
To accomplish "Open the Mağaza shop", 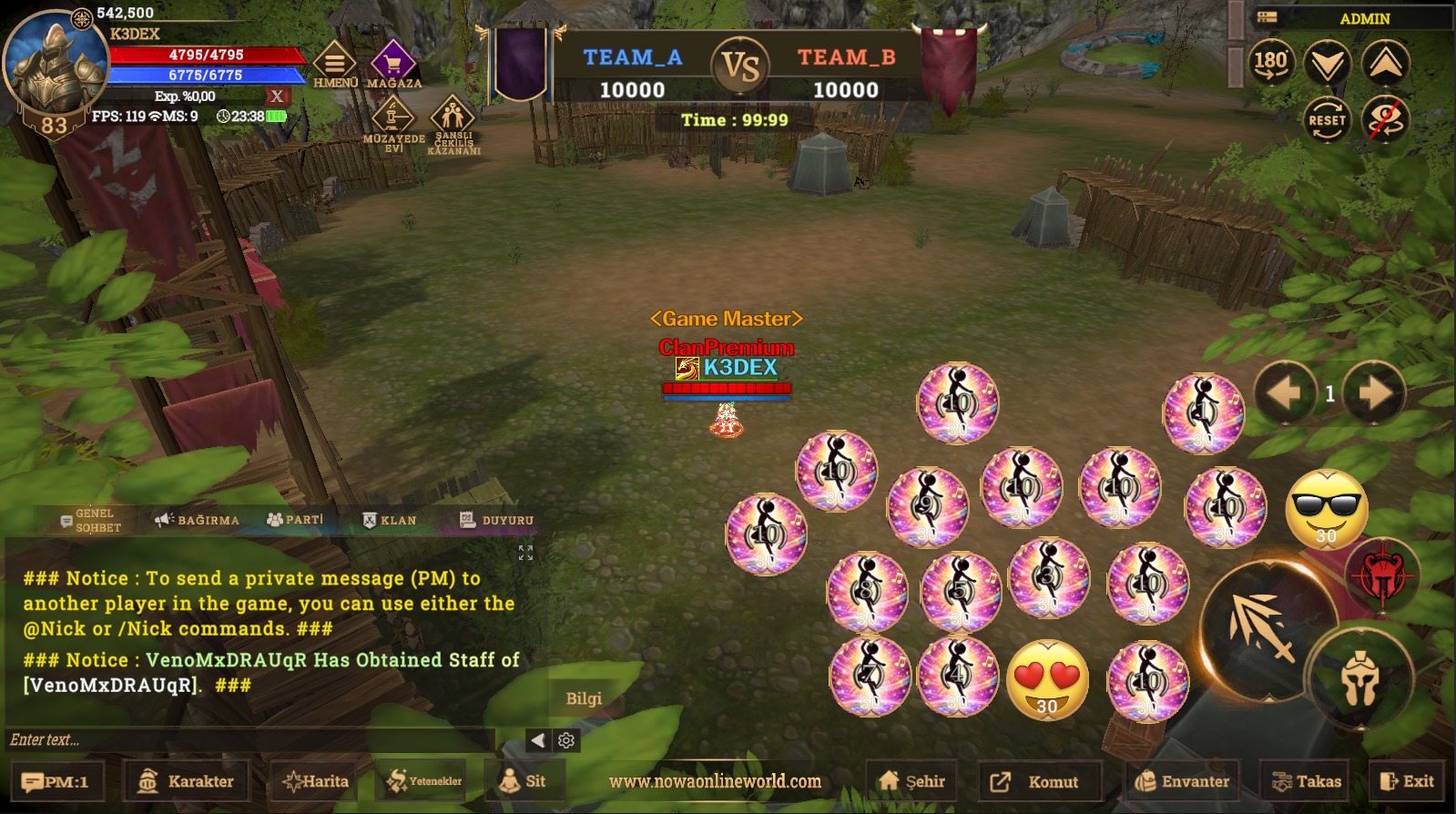I will 393,64.
